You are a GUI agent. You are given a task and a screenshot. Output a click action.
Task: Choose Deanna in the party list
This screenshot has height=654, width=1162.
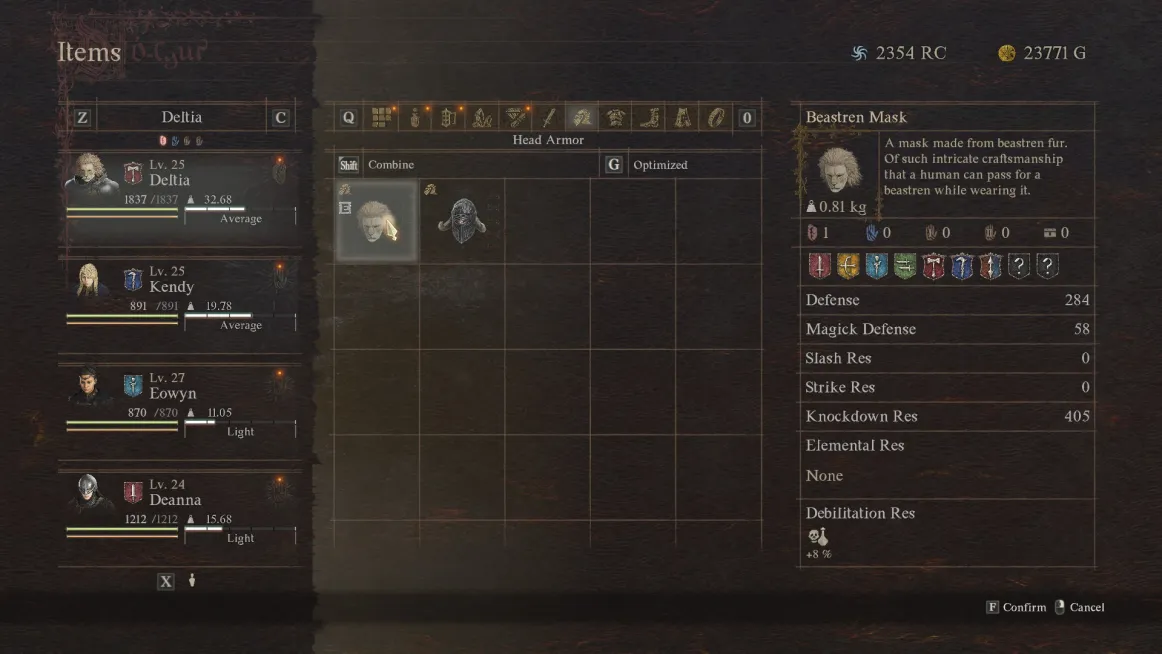coord(180,508)
